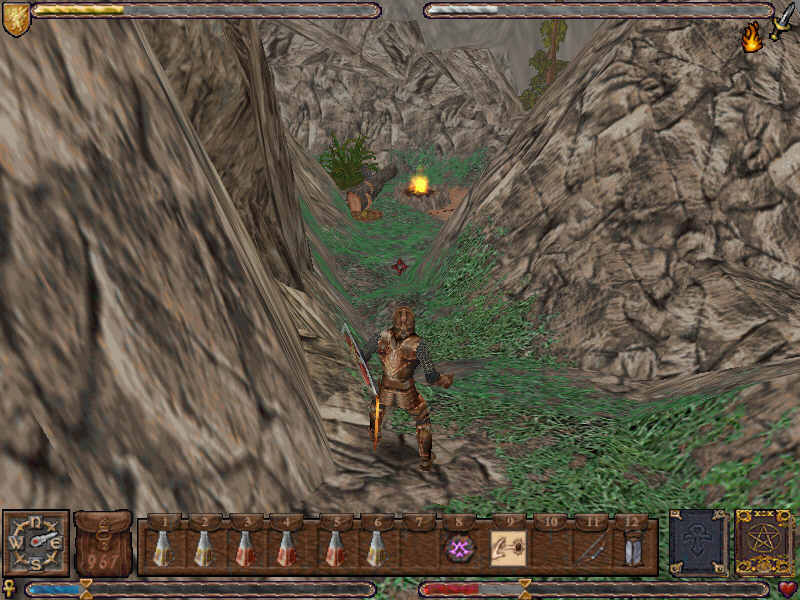The width and height of the screenshot is (800, 600).
Task: Use the red potion in slot 4
Action: (286, 548)
